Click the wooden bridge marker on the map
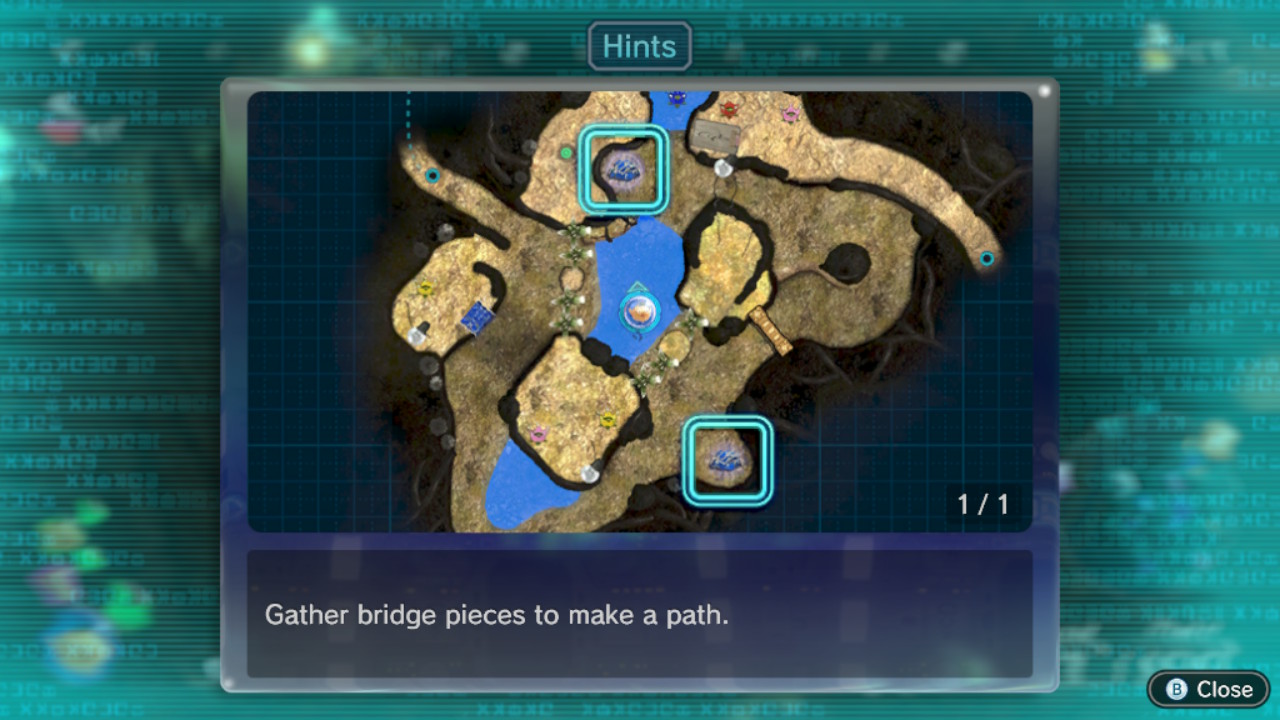 770,330
